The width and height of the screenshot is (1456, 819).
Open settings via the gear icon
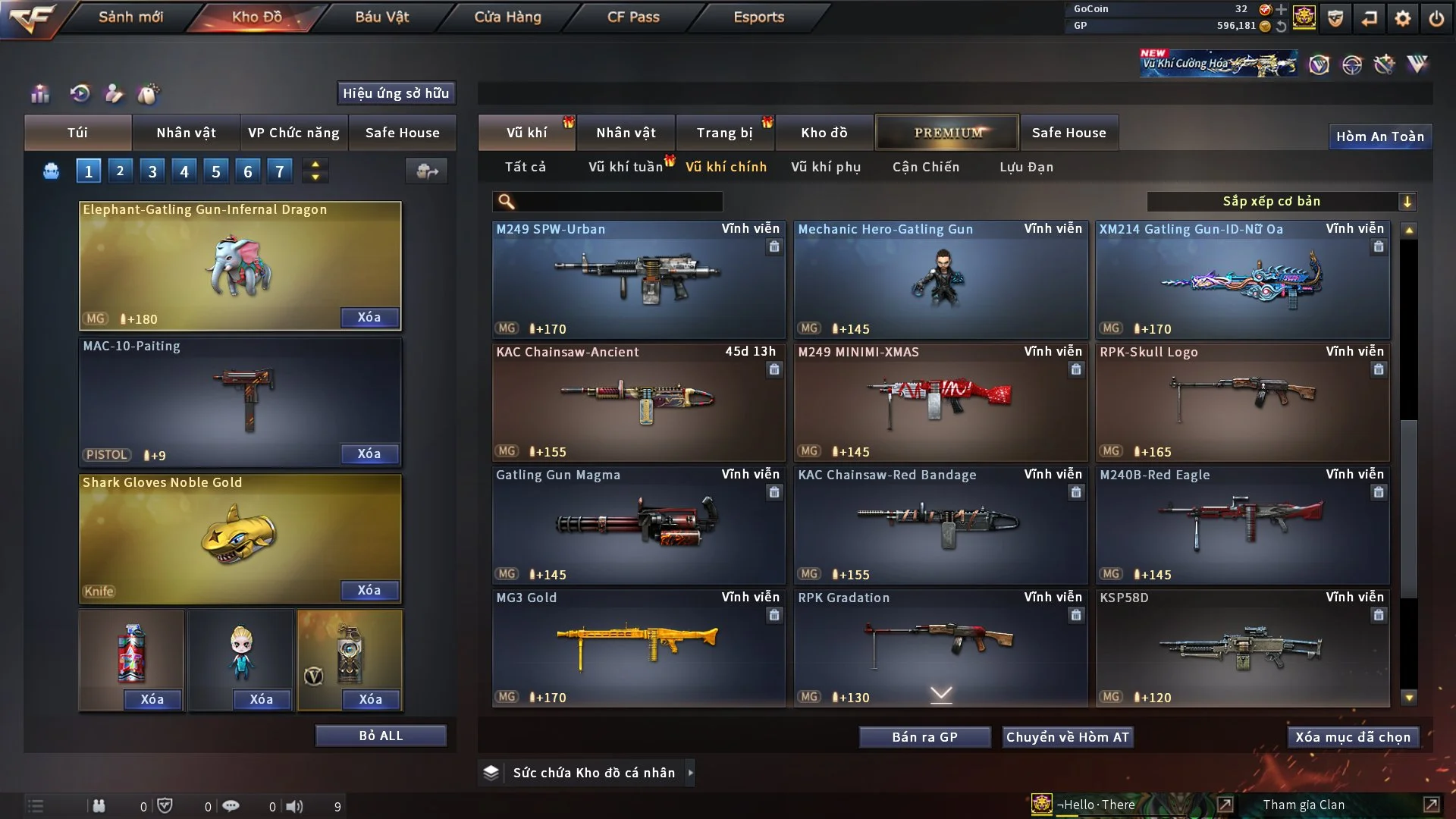(x=1402, y=18)
